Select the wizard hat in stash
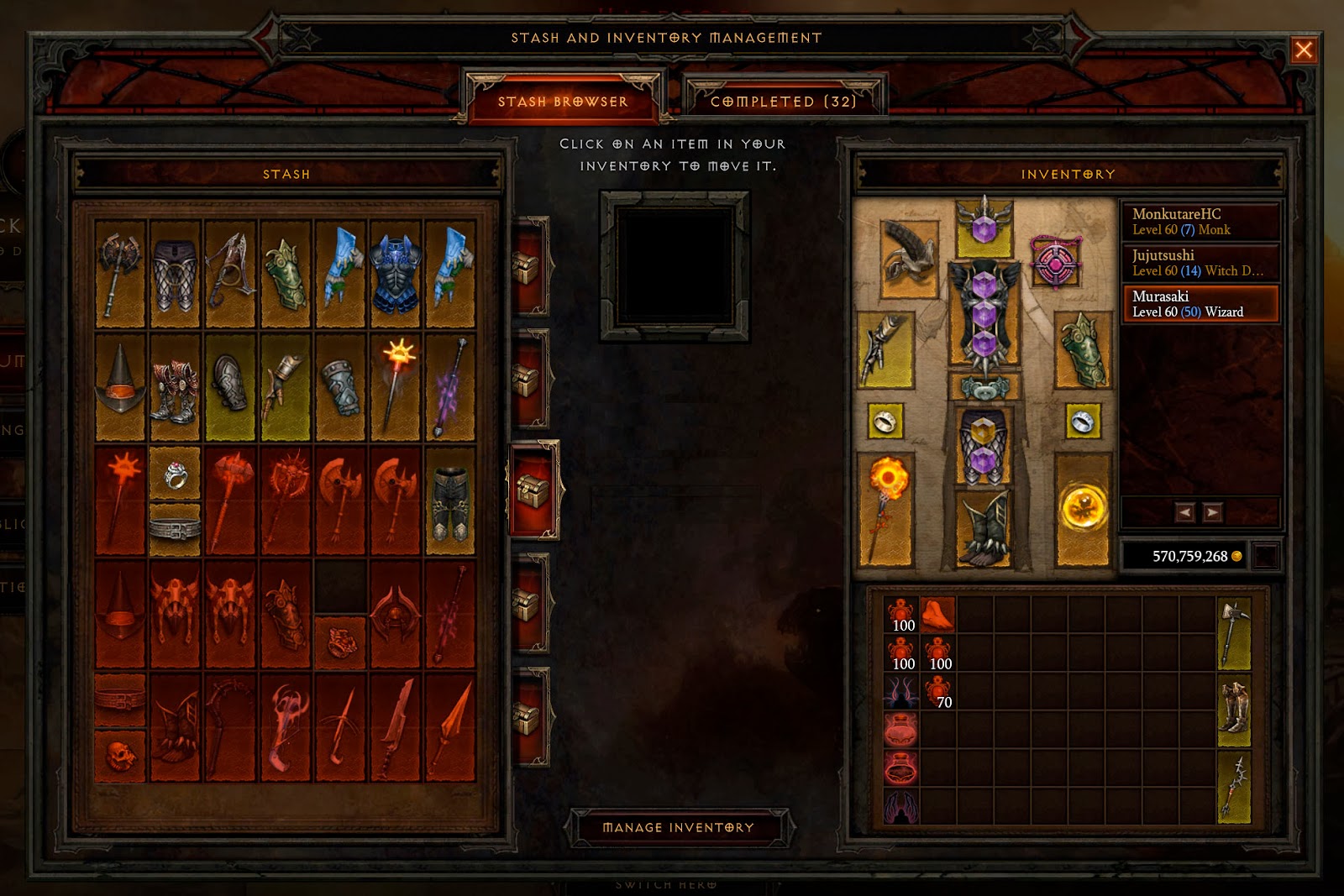This screenshot has width=1344, height=896. click(120, 388)
